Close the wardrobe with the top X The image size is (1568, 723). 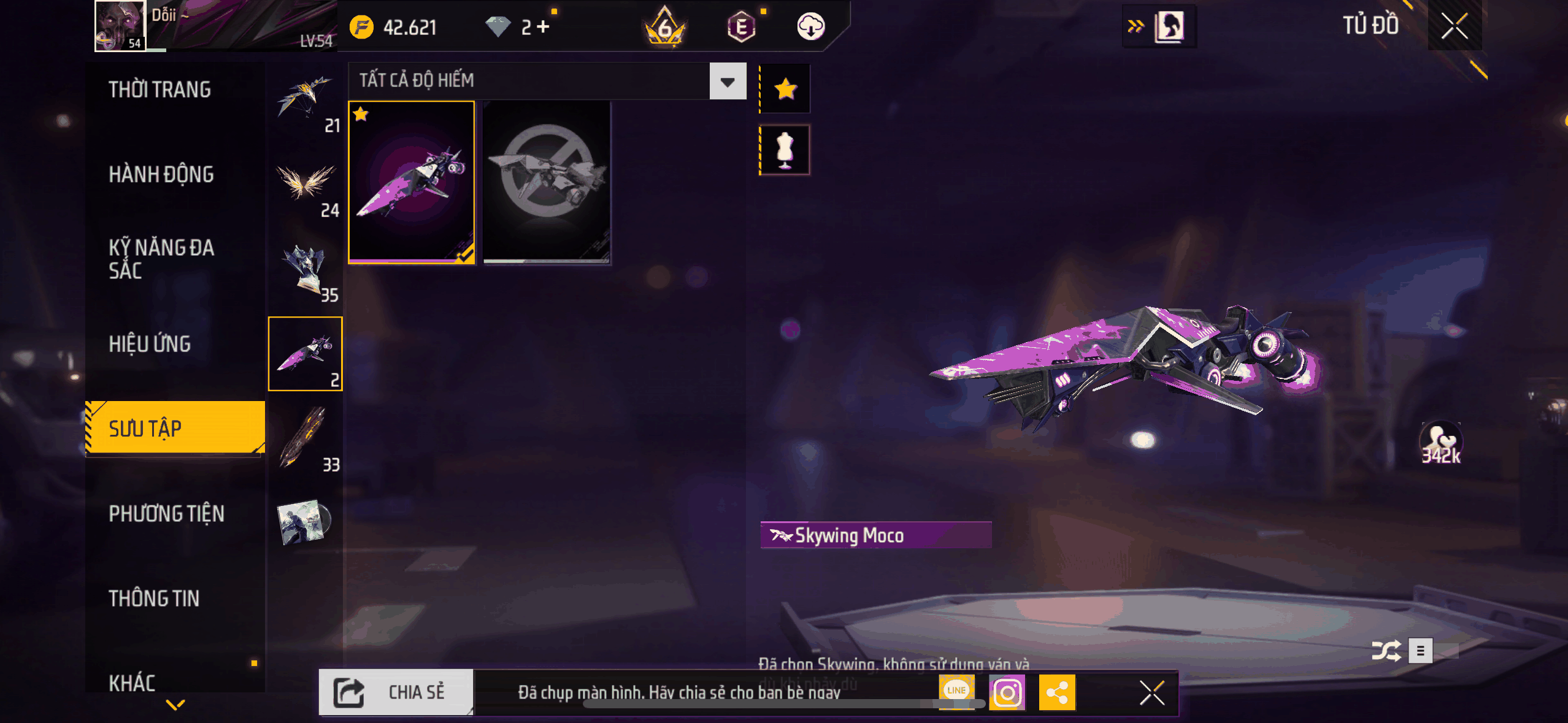pos(1454,26)
